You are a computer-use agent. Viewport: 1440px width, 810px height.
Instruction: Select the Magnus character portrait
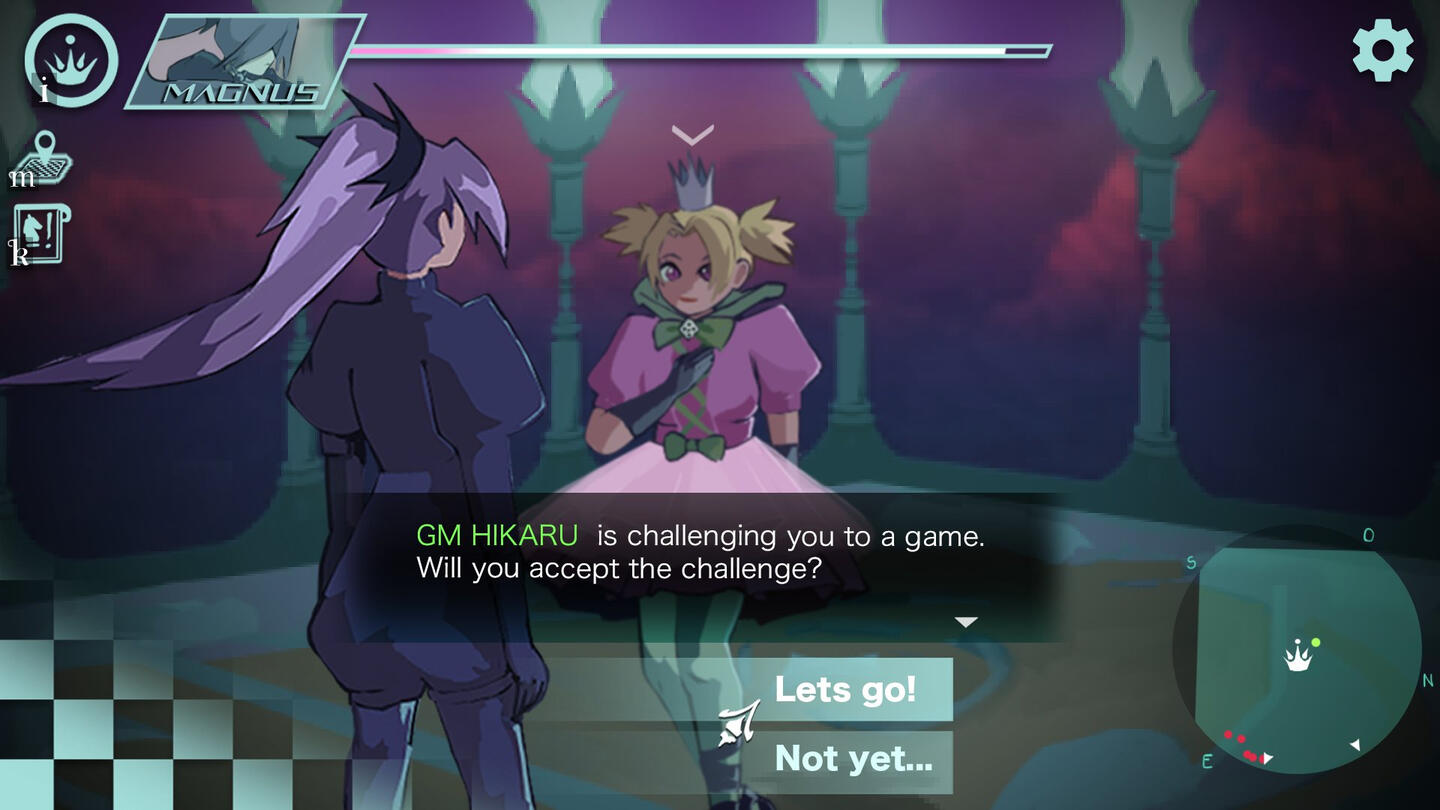[245, 62]
